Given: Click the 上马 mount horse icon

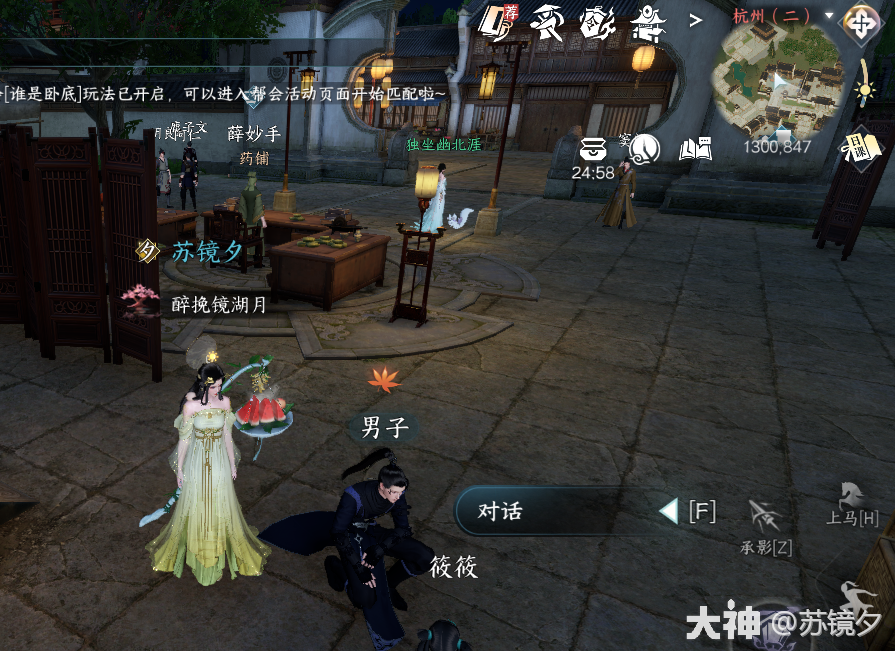Looking at the screenshot, I should pyautogui.click(x=851, y=495).
